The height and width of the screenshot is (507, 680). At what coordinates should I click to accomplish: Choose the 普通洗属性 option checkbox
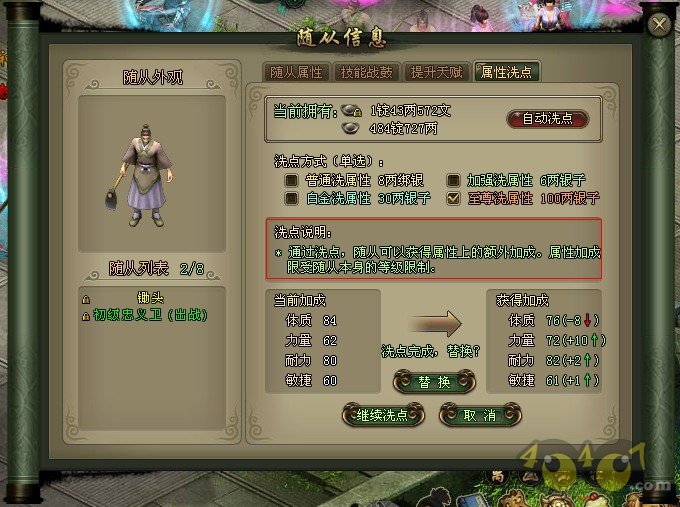(x=292, y=181)
